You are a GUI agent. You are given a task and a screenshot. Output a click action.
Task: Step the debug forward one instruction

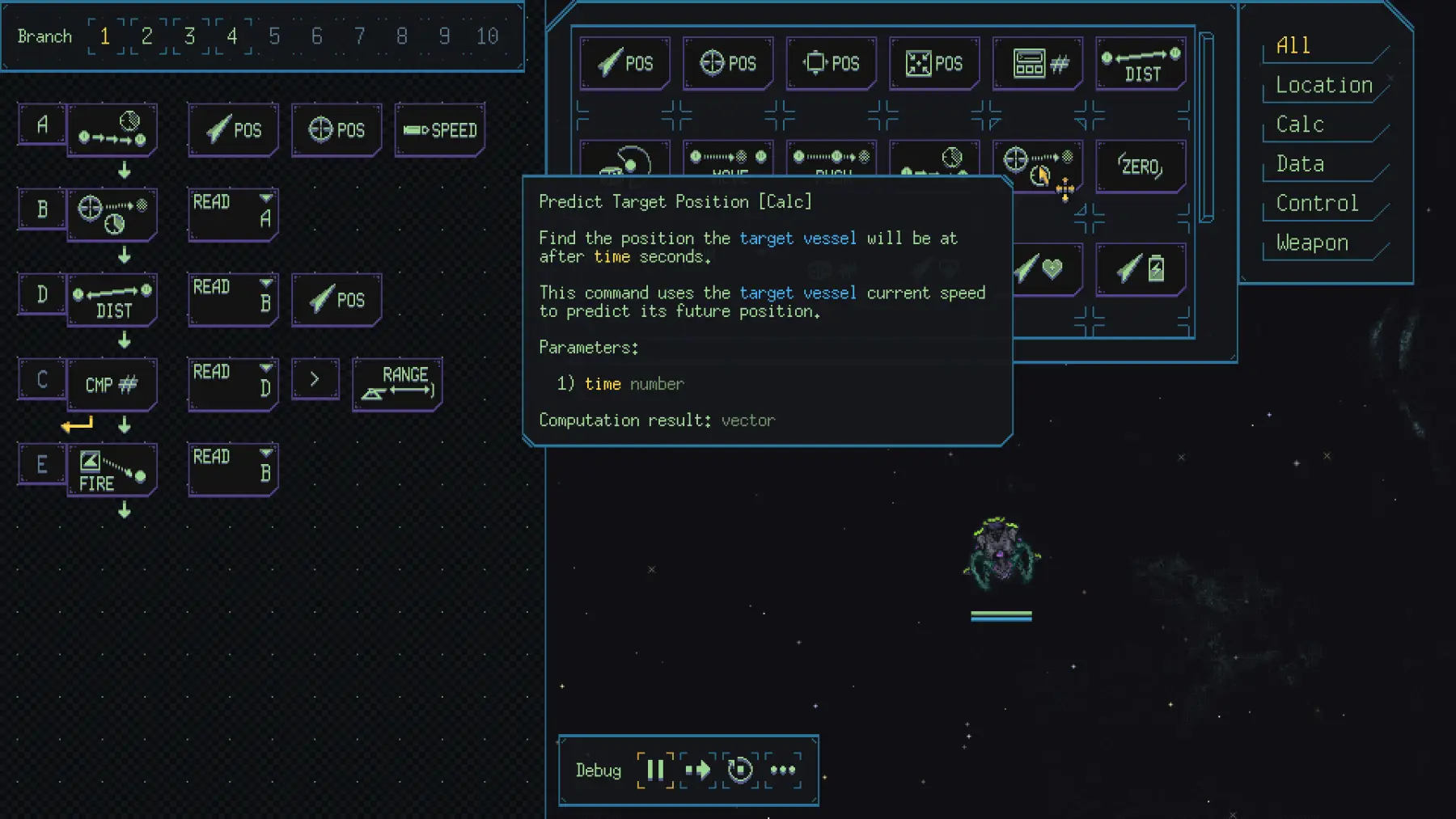click(698, 770)
